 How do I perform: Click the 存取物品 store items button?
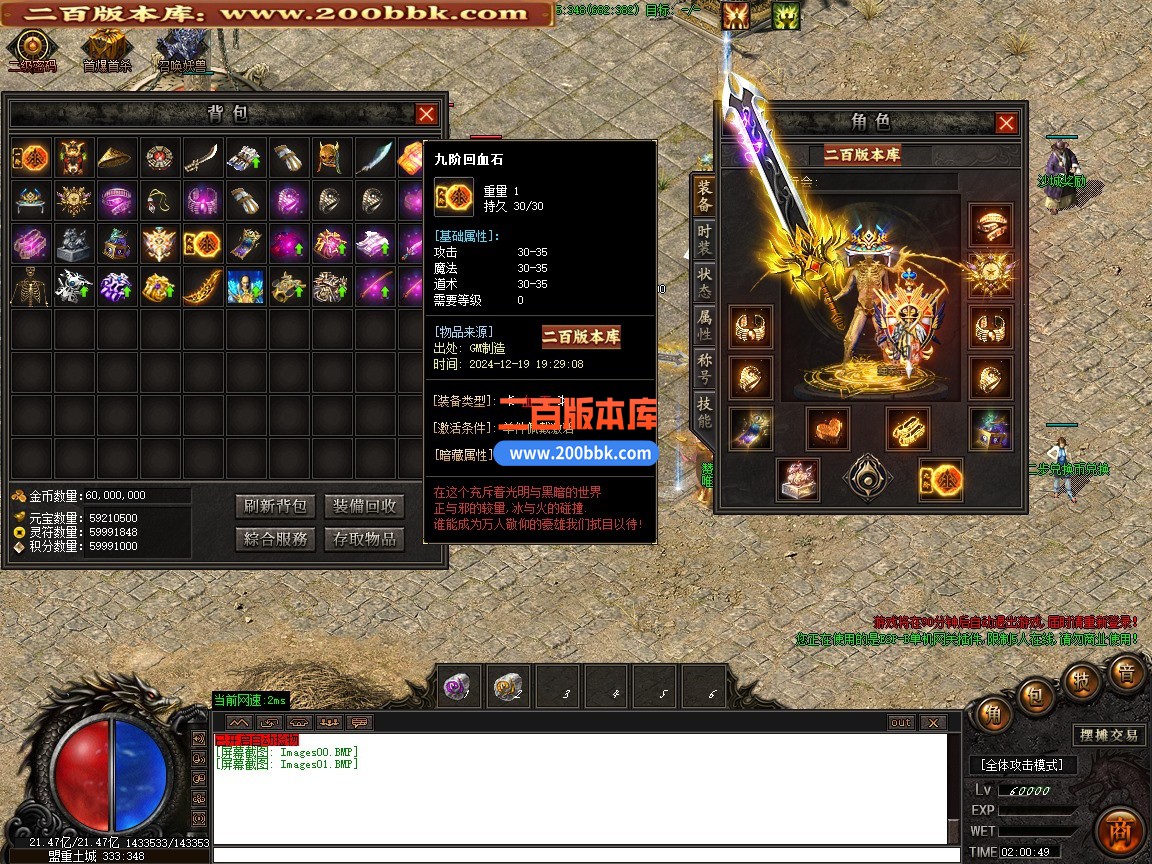click(364, 539)
